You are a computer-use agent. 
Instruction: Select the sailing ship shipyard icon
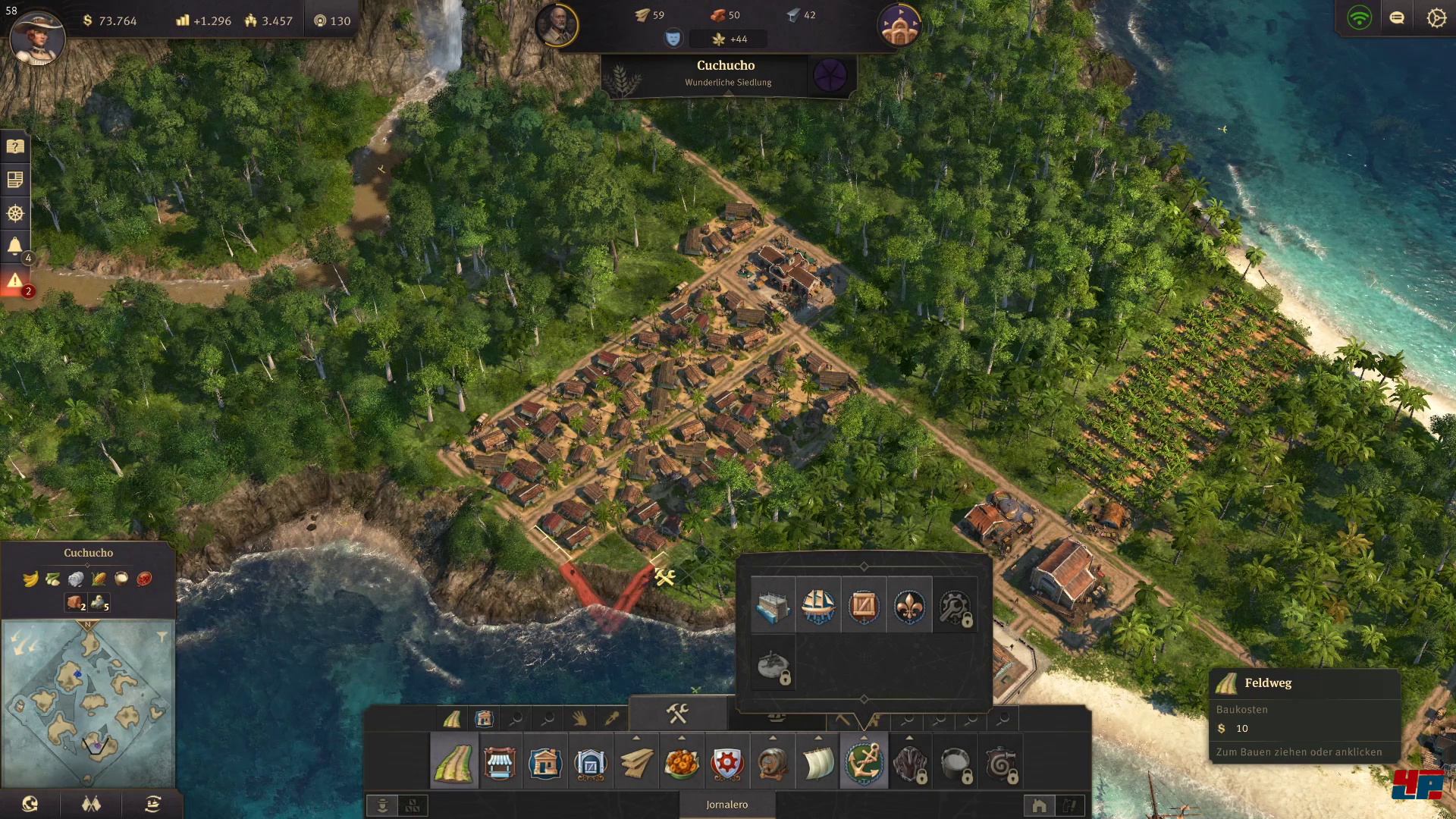click(x=818, y=606)
